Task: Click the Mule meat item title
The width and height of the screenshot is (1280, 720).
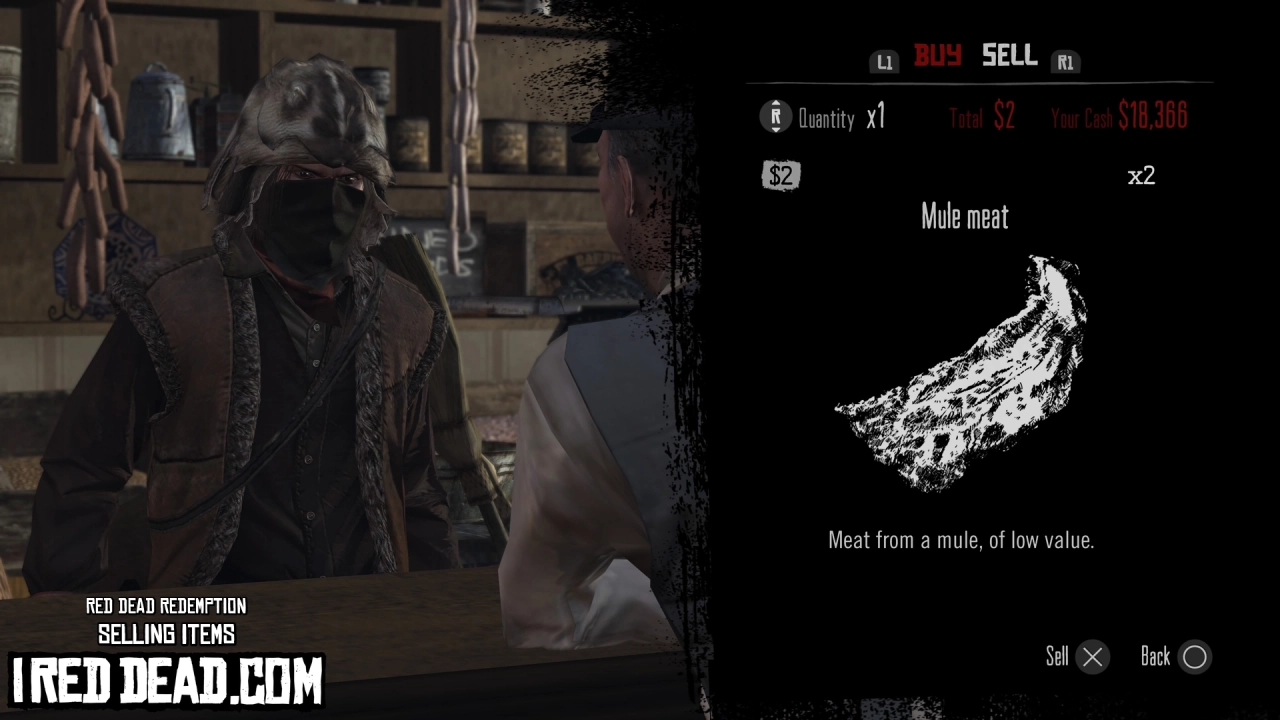Action: [x=964, y=217]
